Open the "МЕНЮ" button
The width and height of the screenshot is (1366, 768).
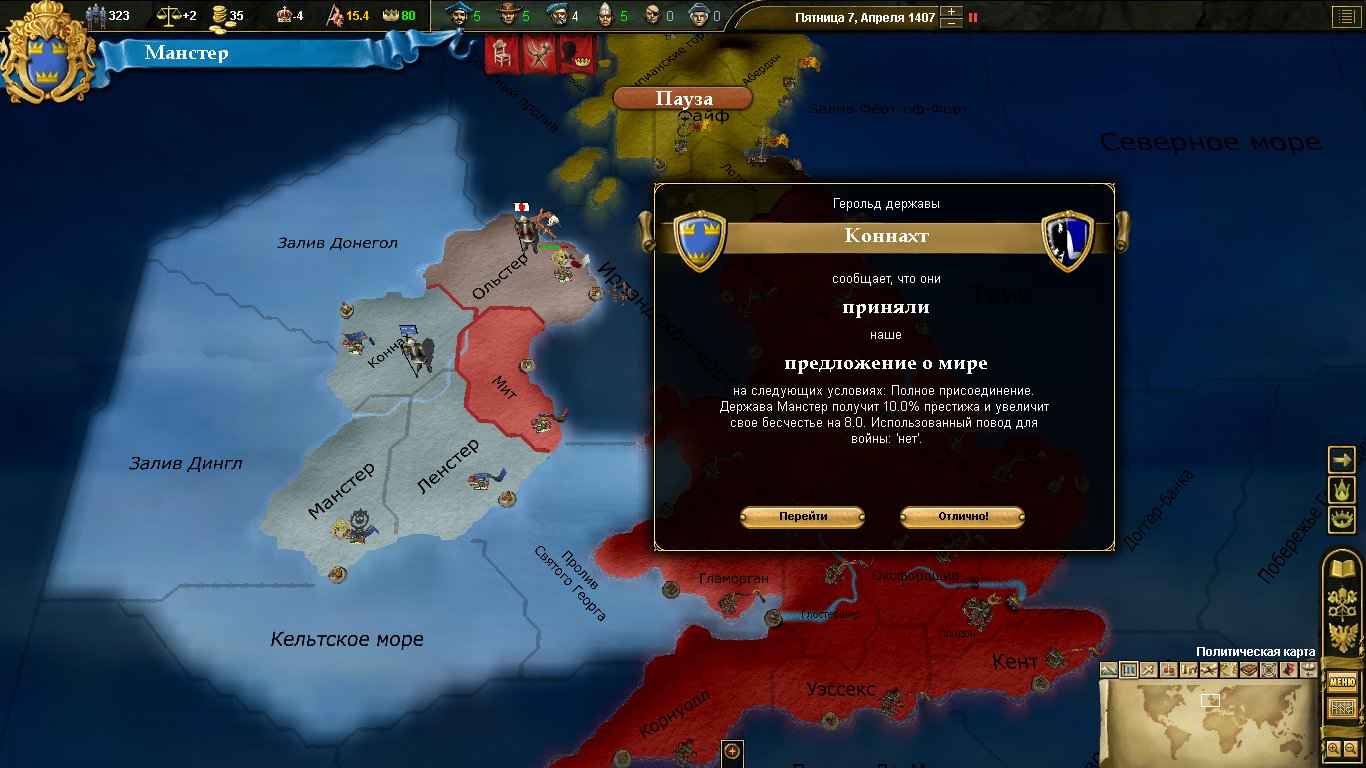(1341, 683)
